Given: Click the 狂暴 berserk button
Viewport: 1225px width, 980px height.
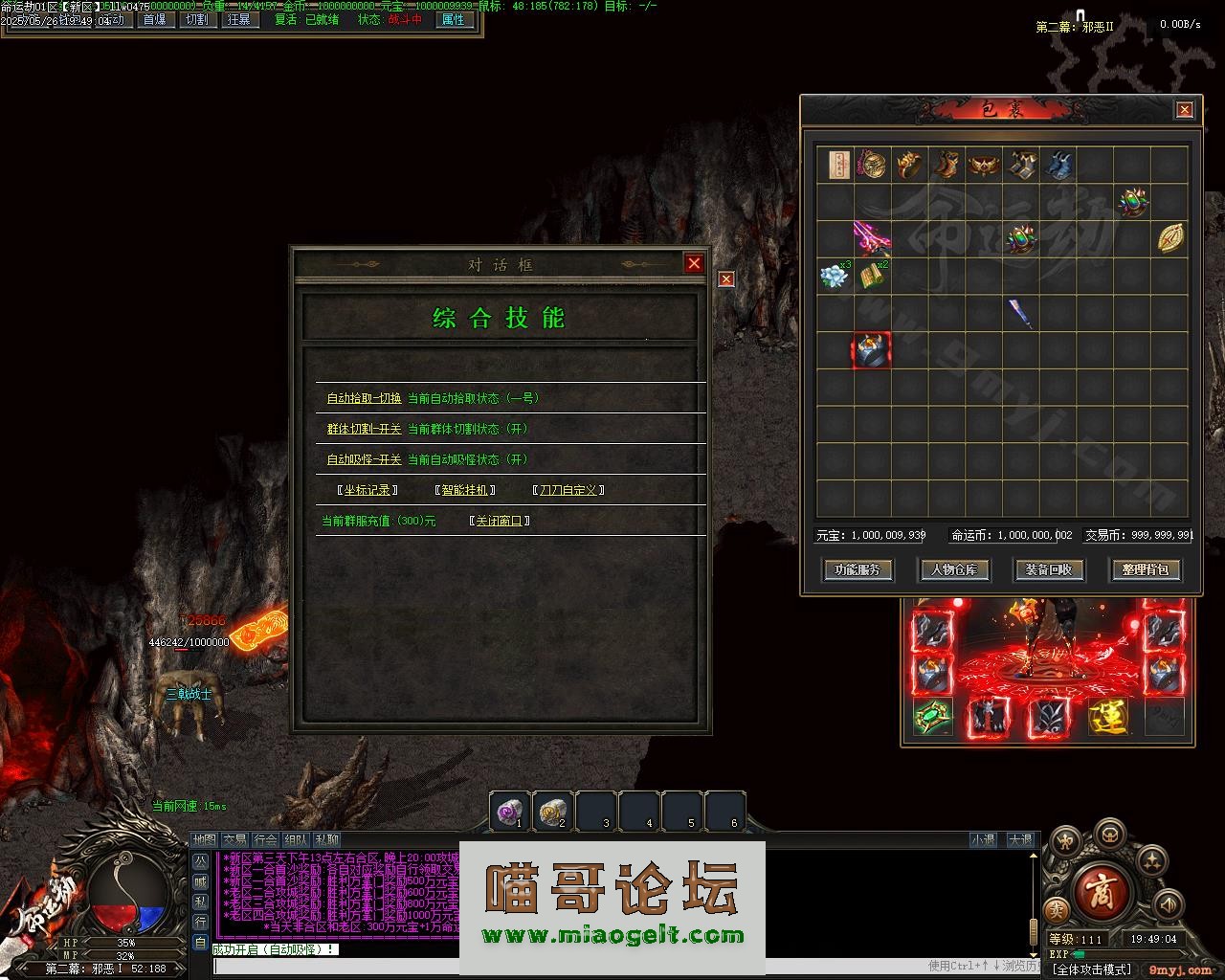Looking at the screenshot, I should pyautogui.click(x=238, y=19).
